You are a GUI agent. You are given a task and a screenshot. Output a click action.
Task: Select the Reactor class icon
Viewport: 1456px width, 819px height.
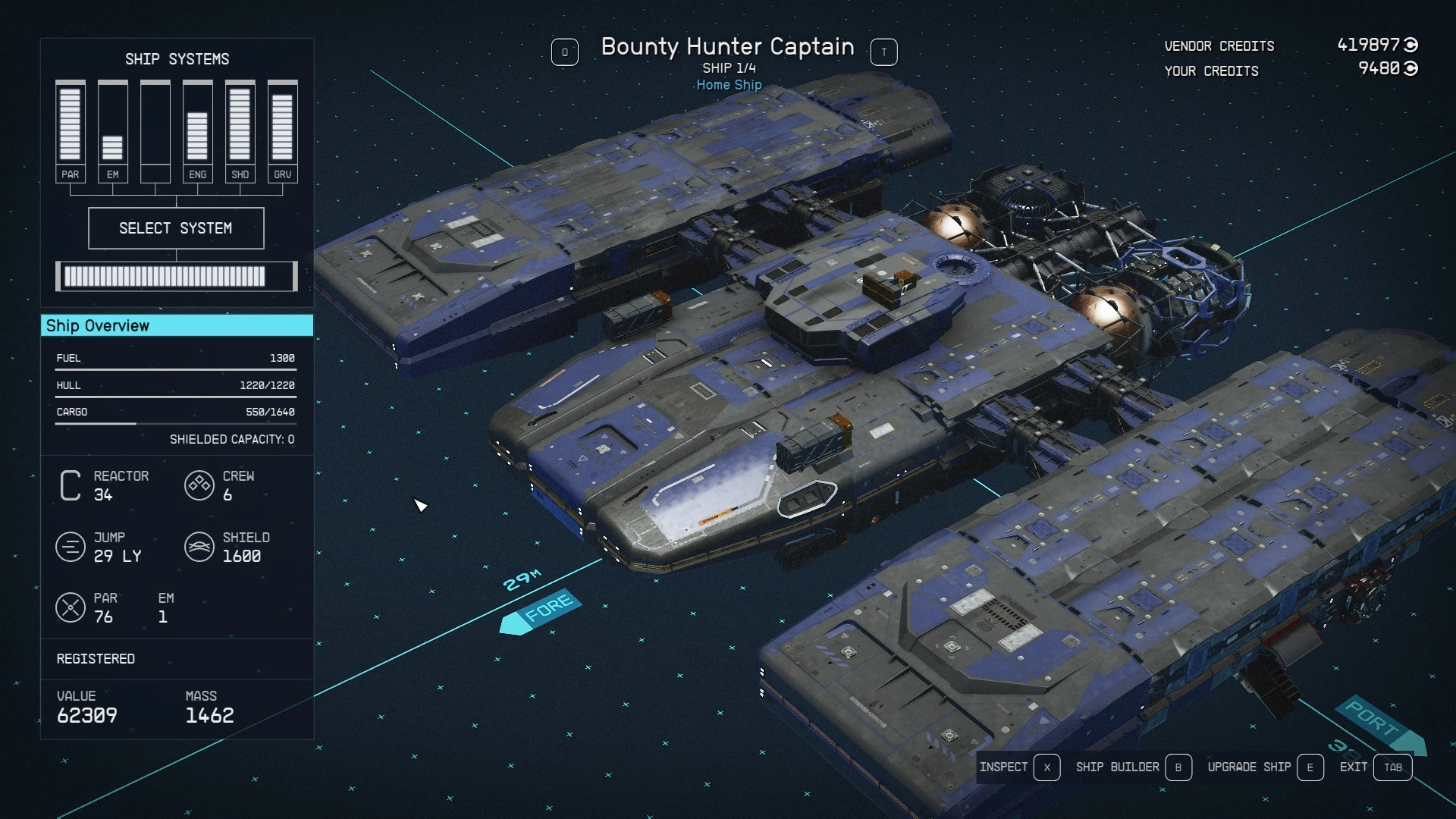70,485
